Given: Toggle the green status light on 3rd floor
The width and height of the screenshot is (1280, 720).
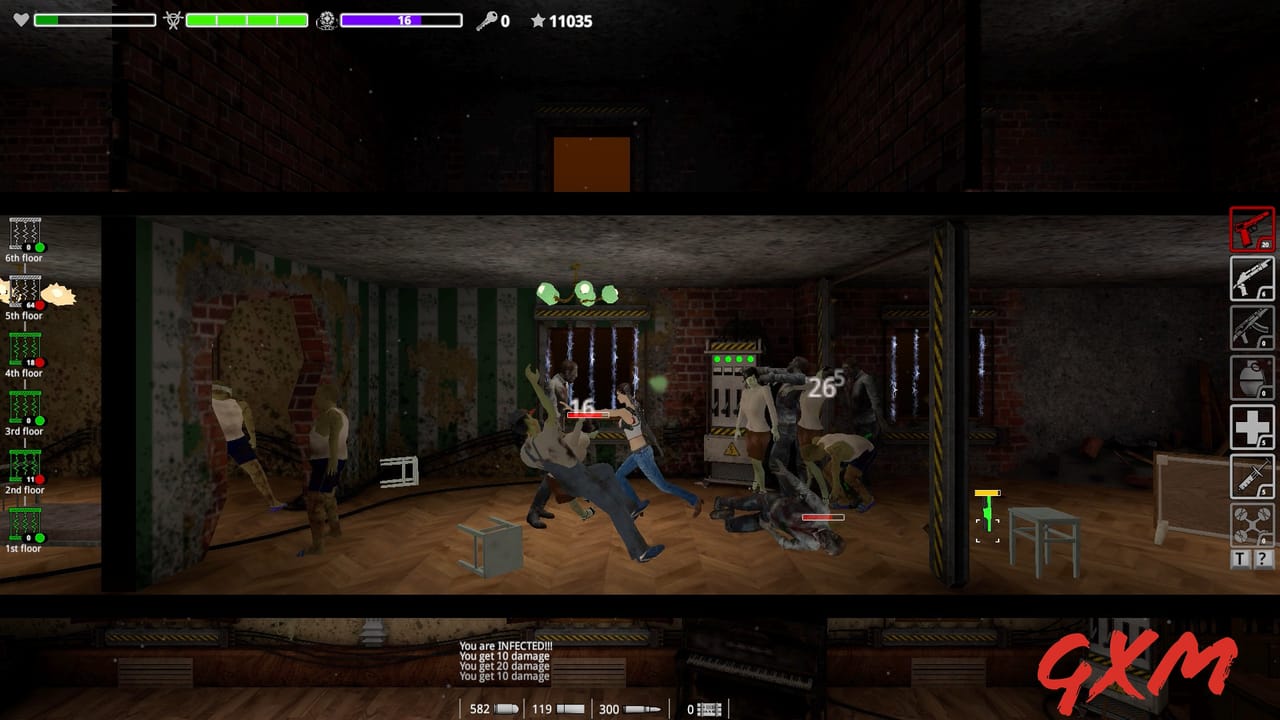Looking at the screenshot, I should pos(39,419).
